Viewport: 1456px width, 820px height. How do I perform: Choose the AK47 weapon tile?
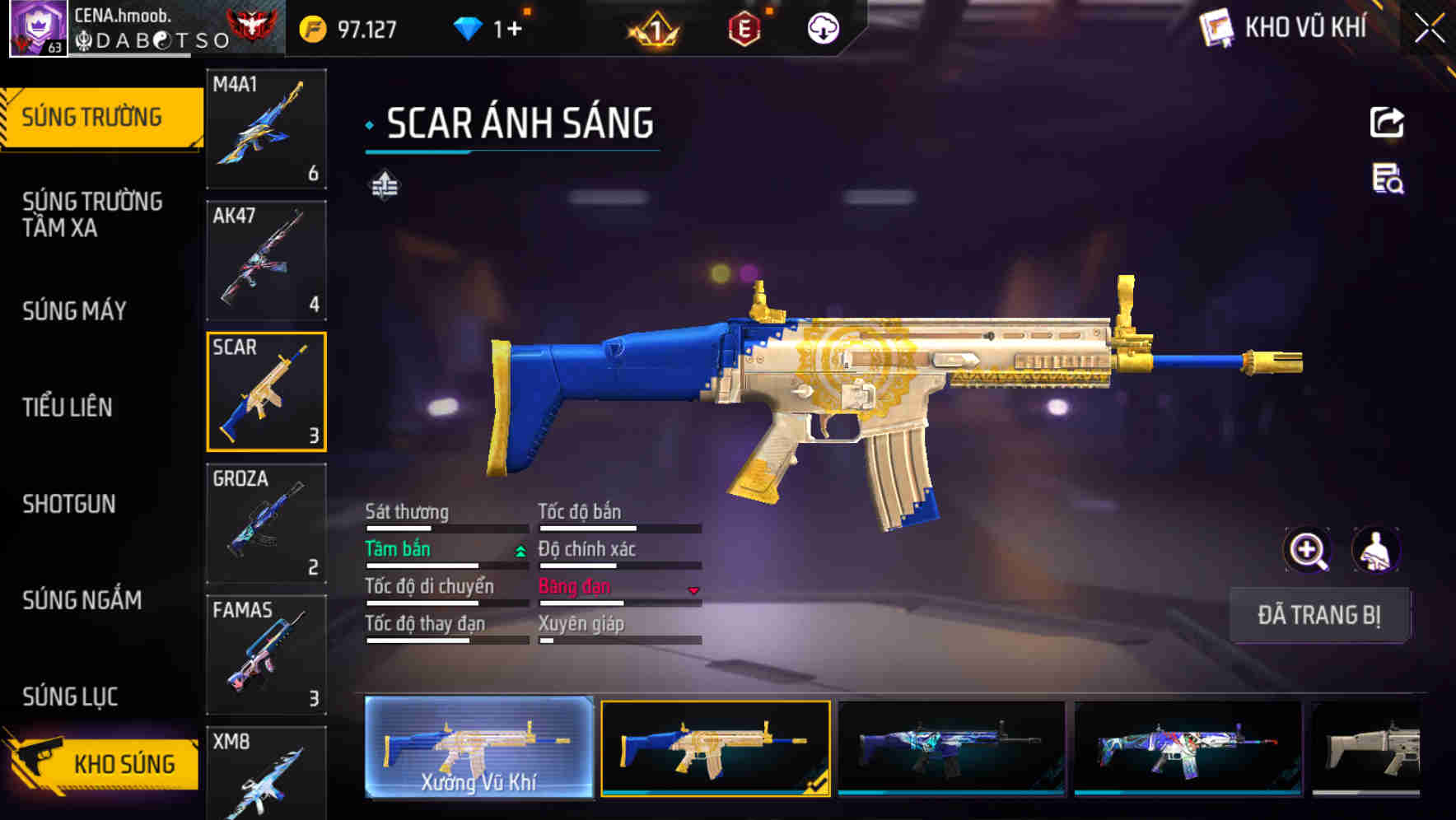[x=266, y=260]
